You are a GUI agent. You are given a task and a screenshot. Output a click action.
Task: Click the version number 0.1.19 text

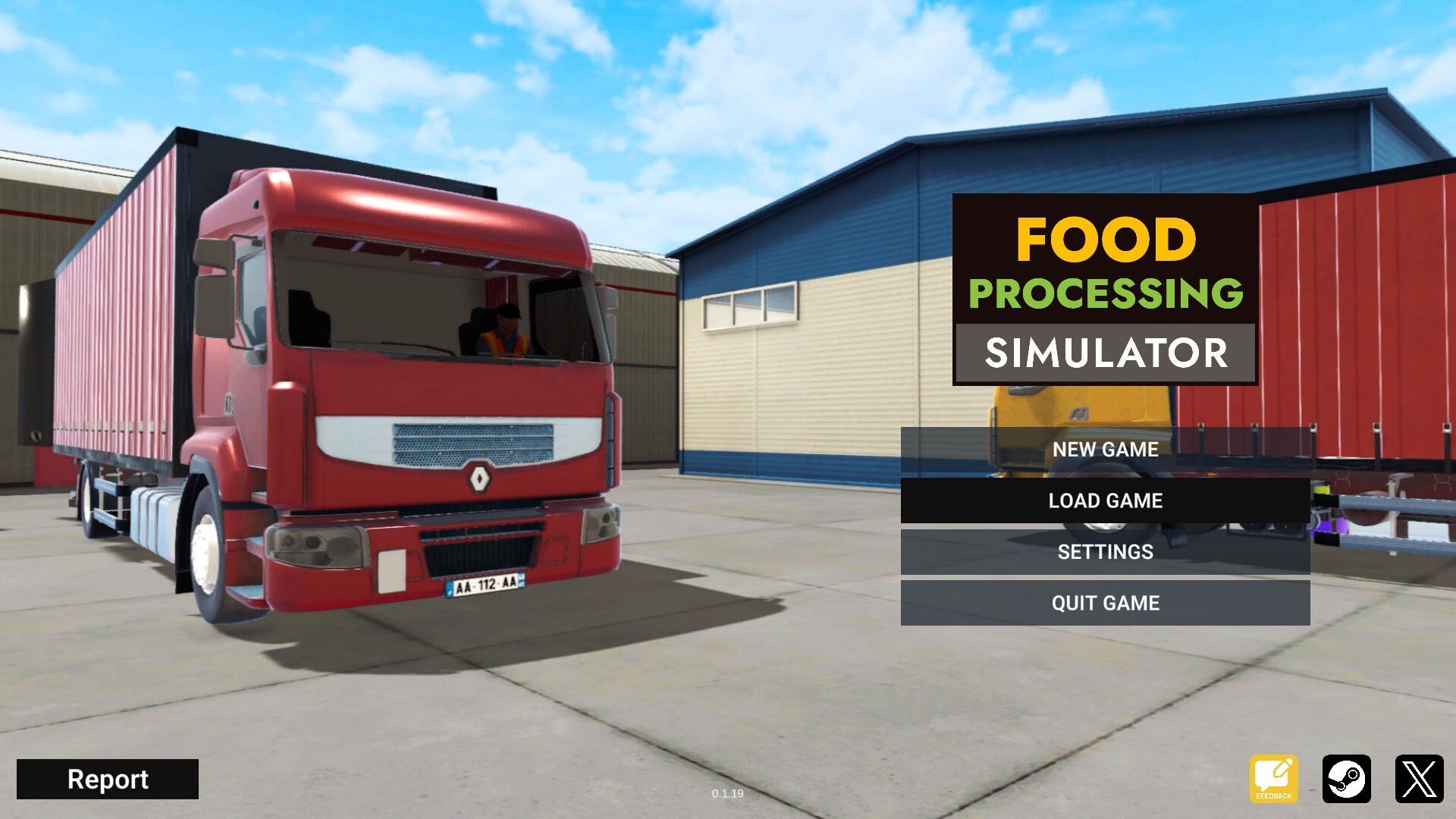(x=728, y=794)
